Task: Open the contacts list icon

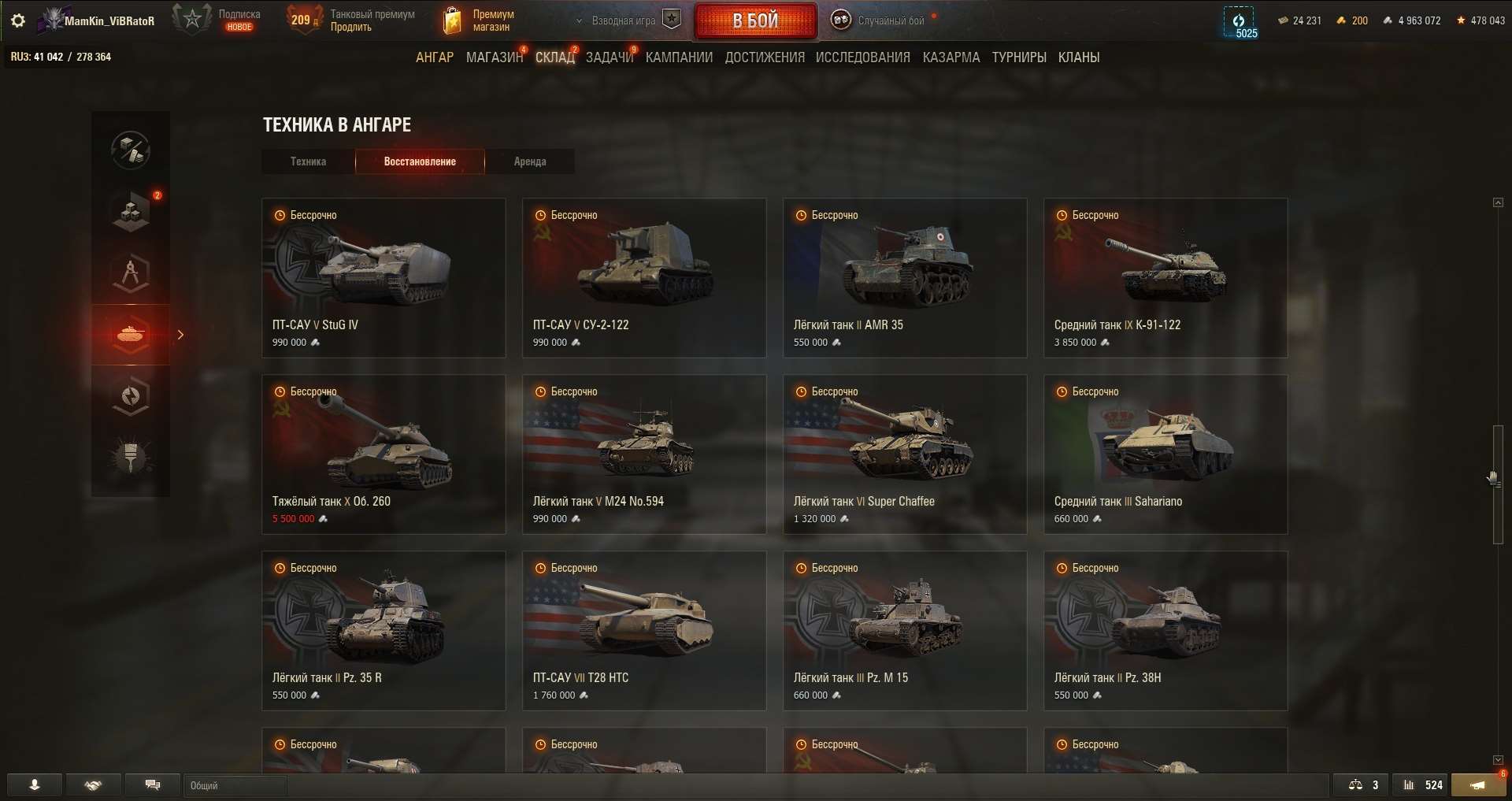Action: coord(33,785)
